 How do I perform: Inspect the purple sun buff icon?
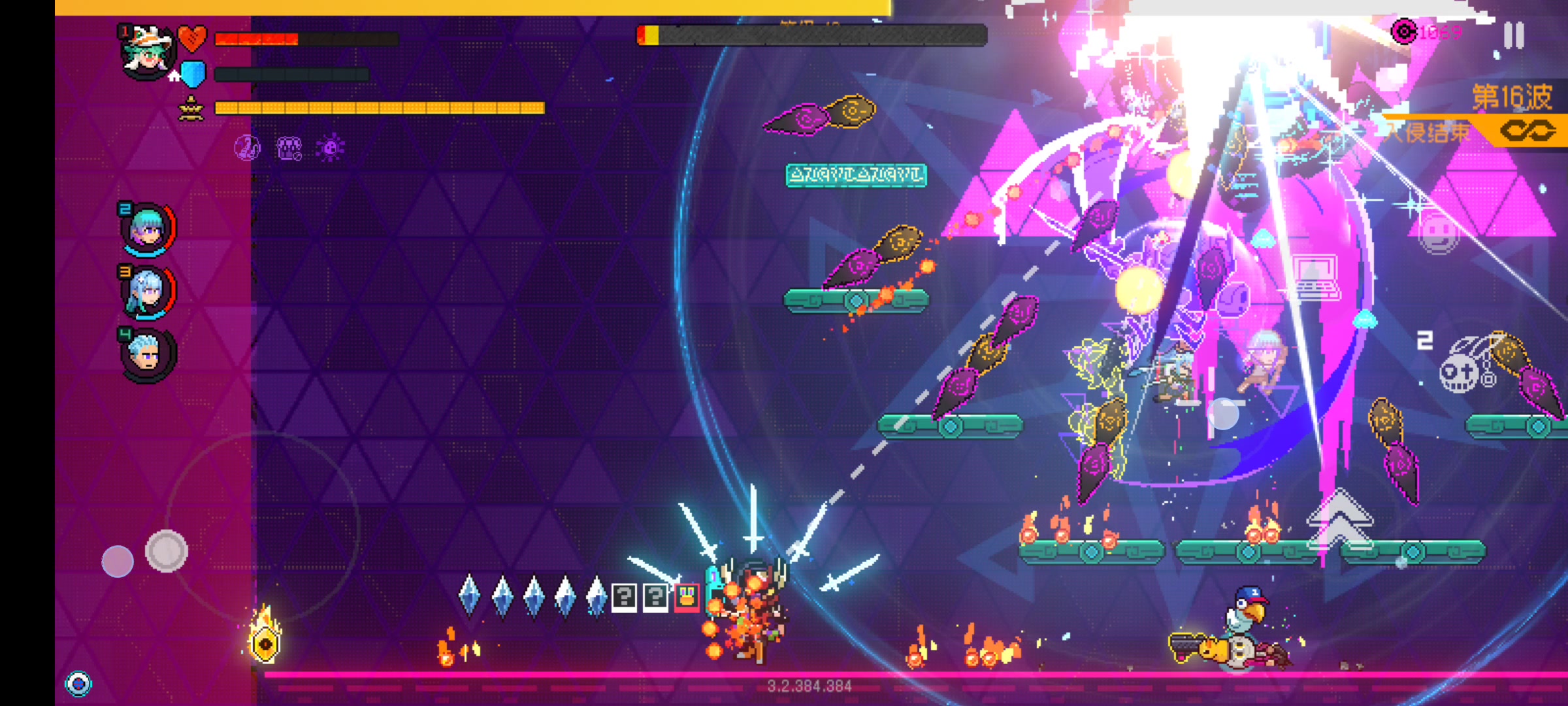point(330,148)
